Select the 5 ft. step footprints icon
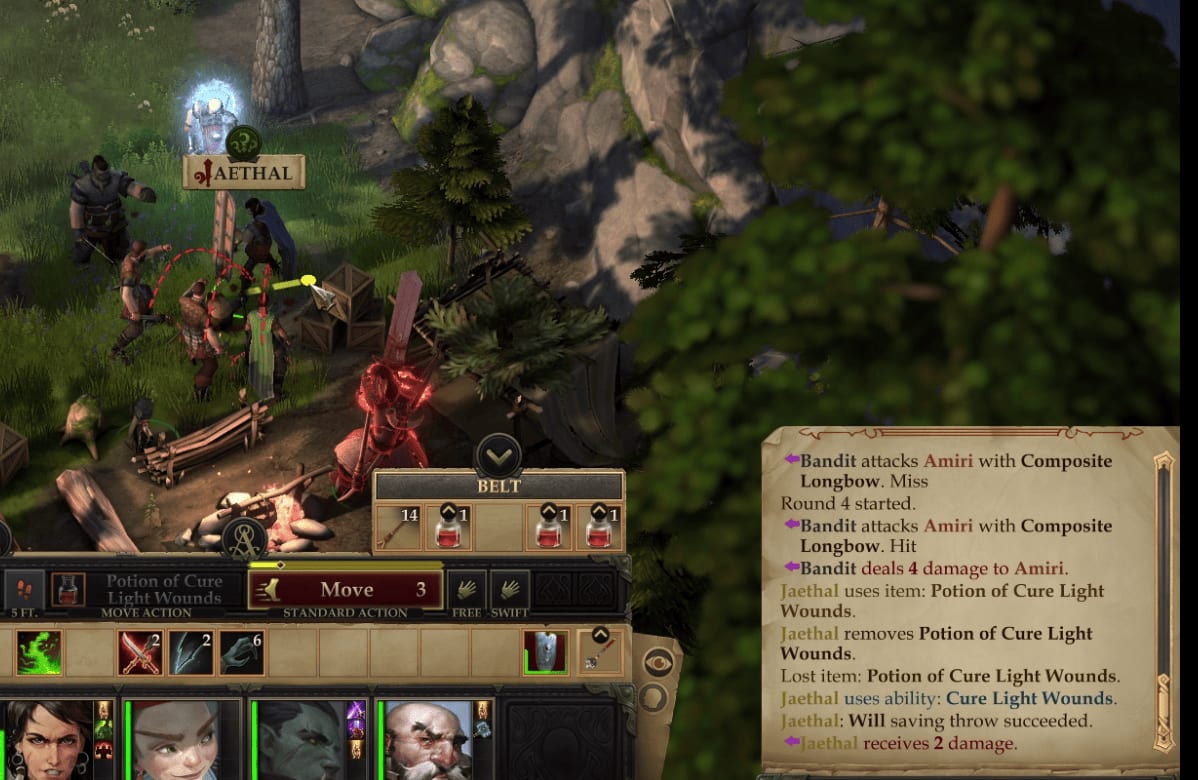 pos(24,589)
